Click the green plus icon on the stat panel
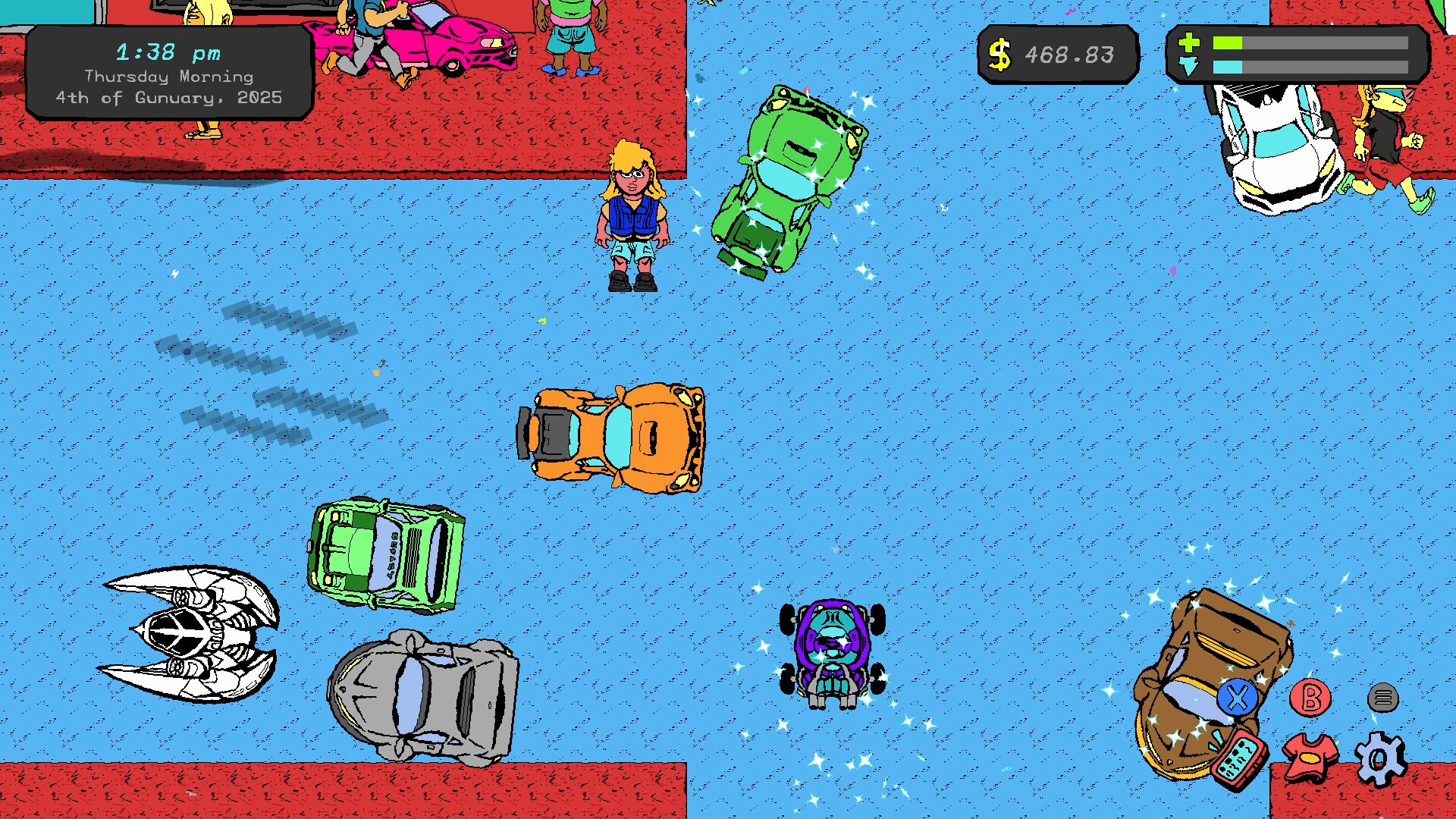Image resolution: width=1456 pixels, height=819 pixels. (x=1191, y=44)
